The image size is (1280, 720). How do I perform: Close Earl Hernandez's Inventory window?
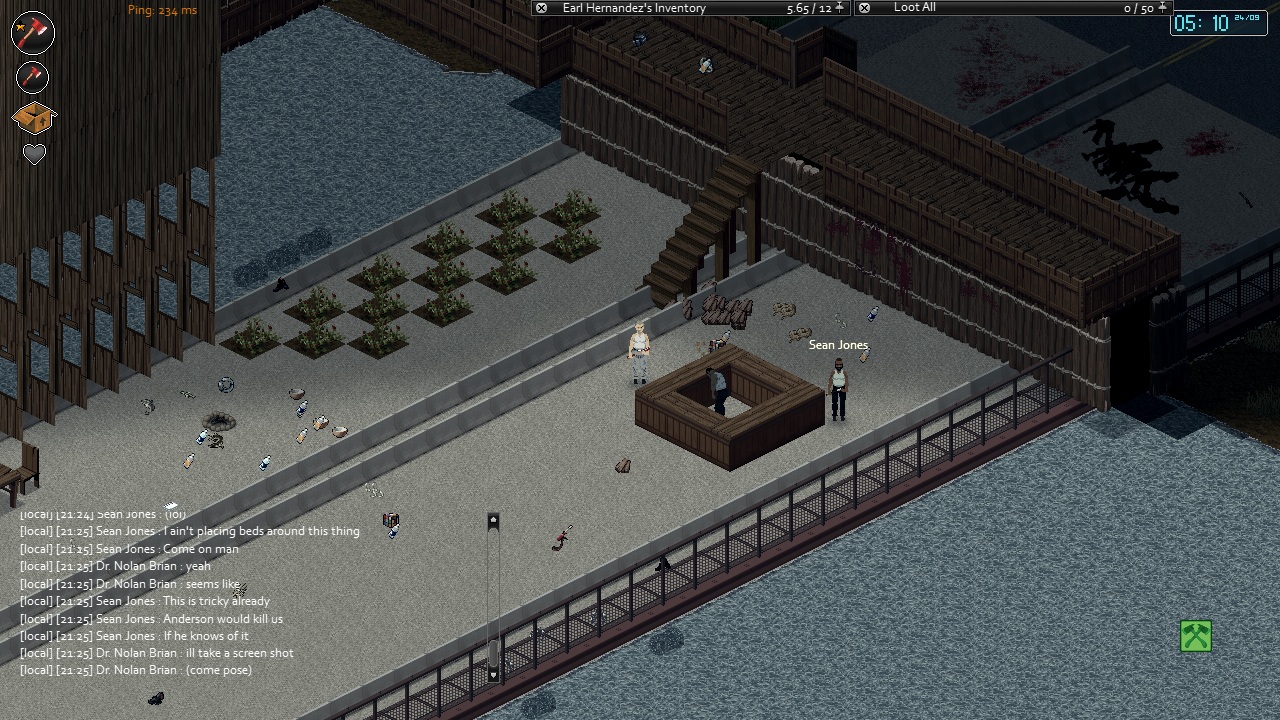point(541,8)
